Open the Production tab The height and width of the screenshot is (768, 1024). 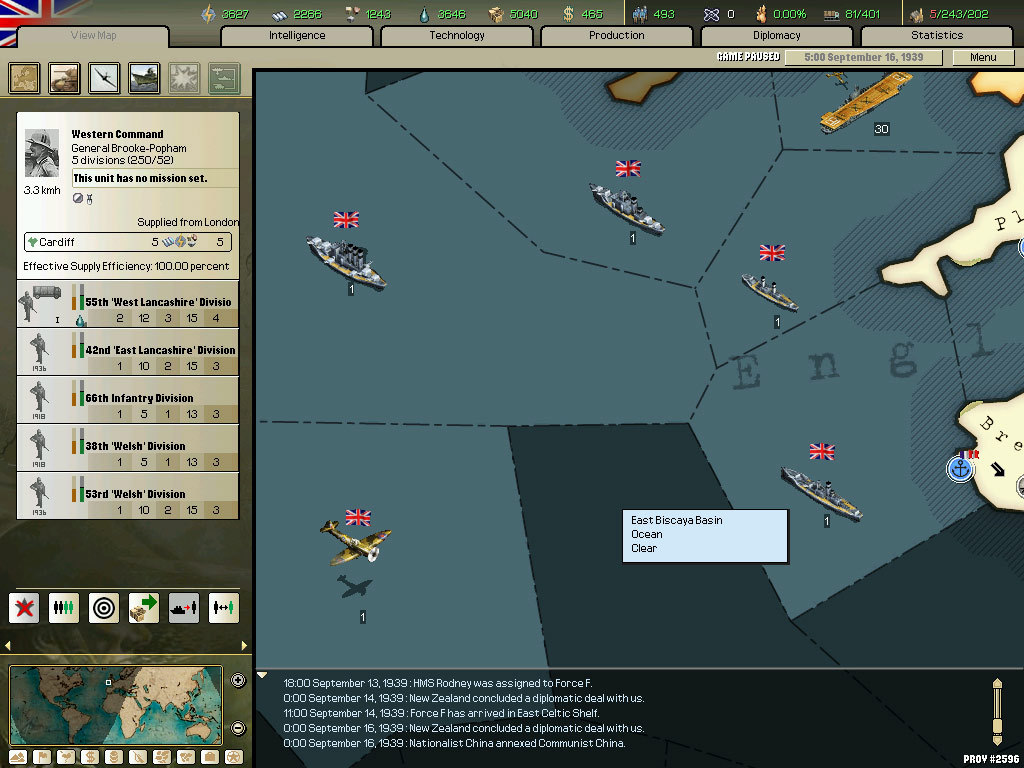click(617, 36)
